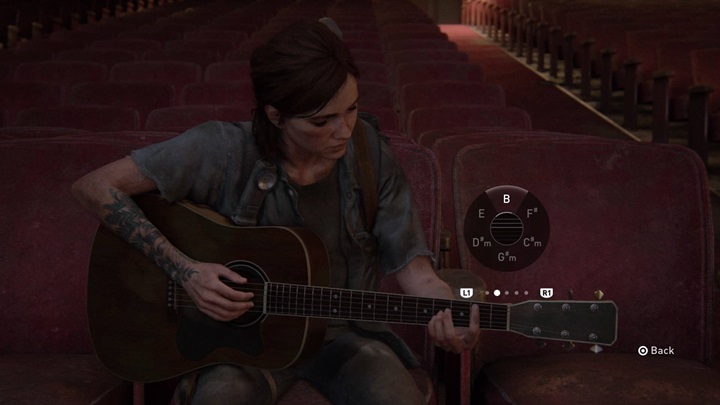Select the B chord on the wheel

[506, 199]
